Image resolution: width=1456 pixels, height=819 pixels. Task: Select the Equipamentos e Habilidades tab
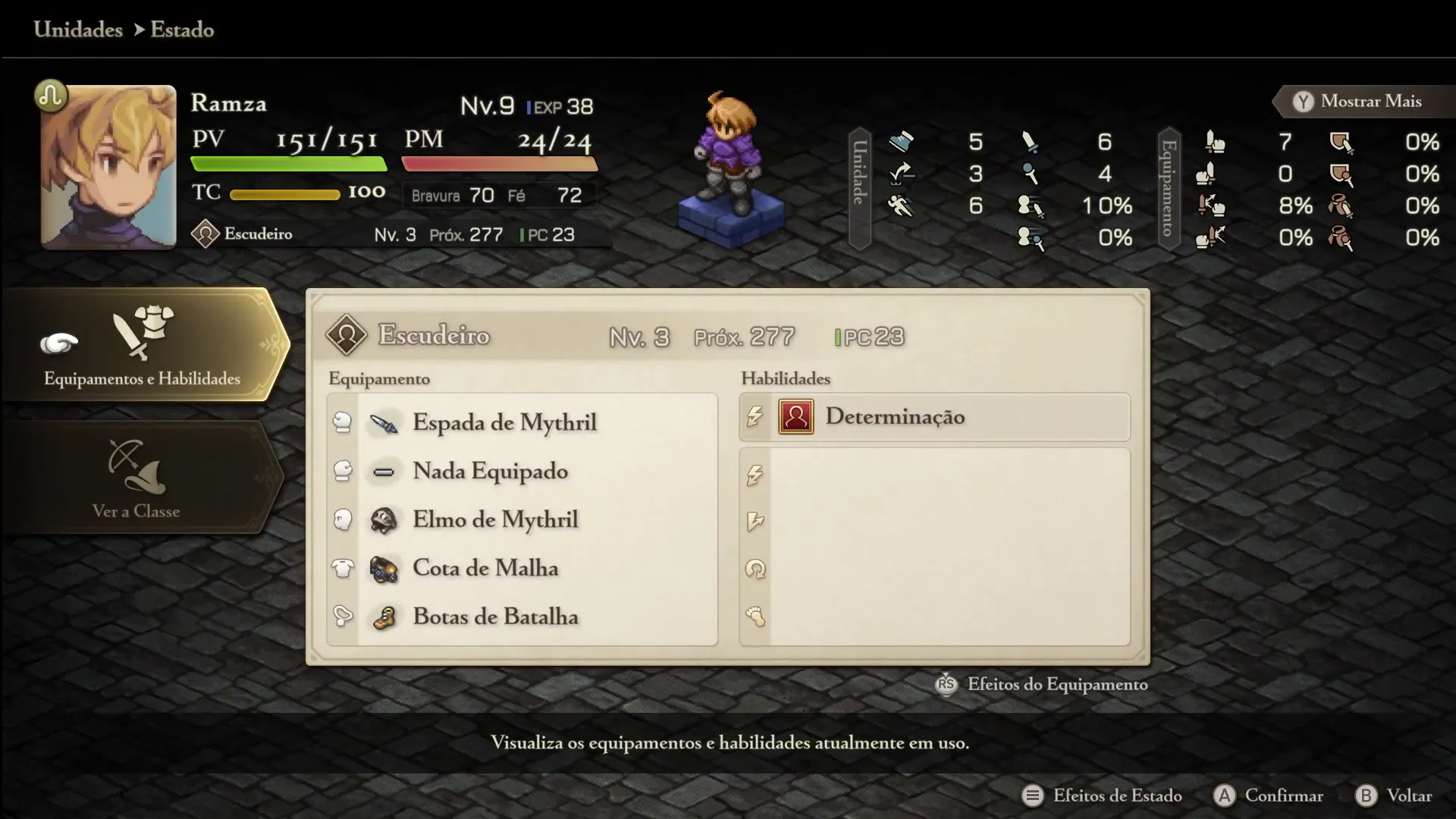(143, 346)
